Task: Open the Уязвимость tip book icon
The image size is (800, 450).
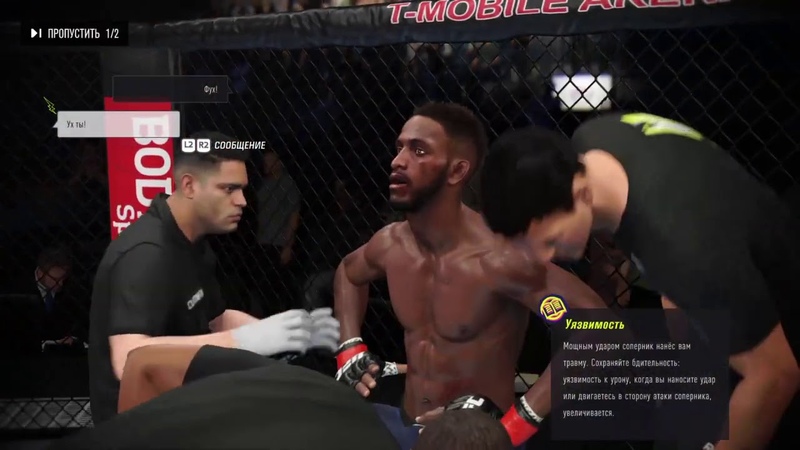Action: click(x=551, y=307)
